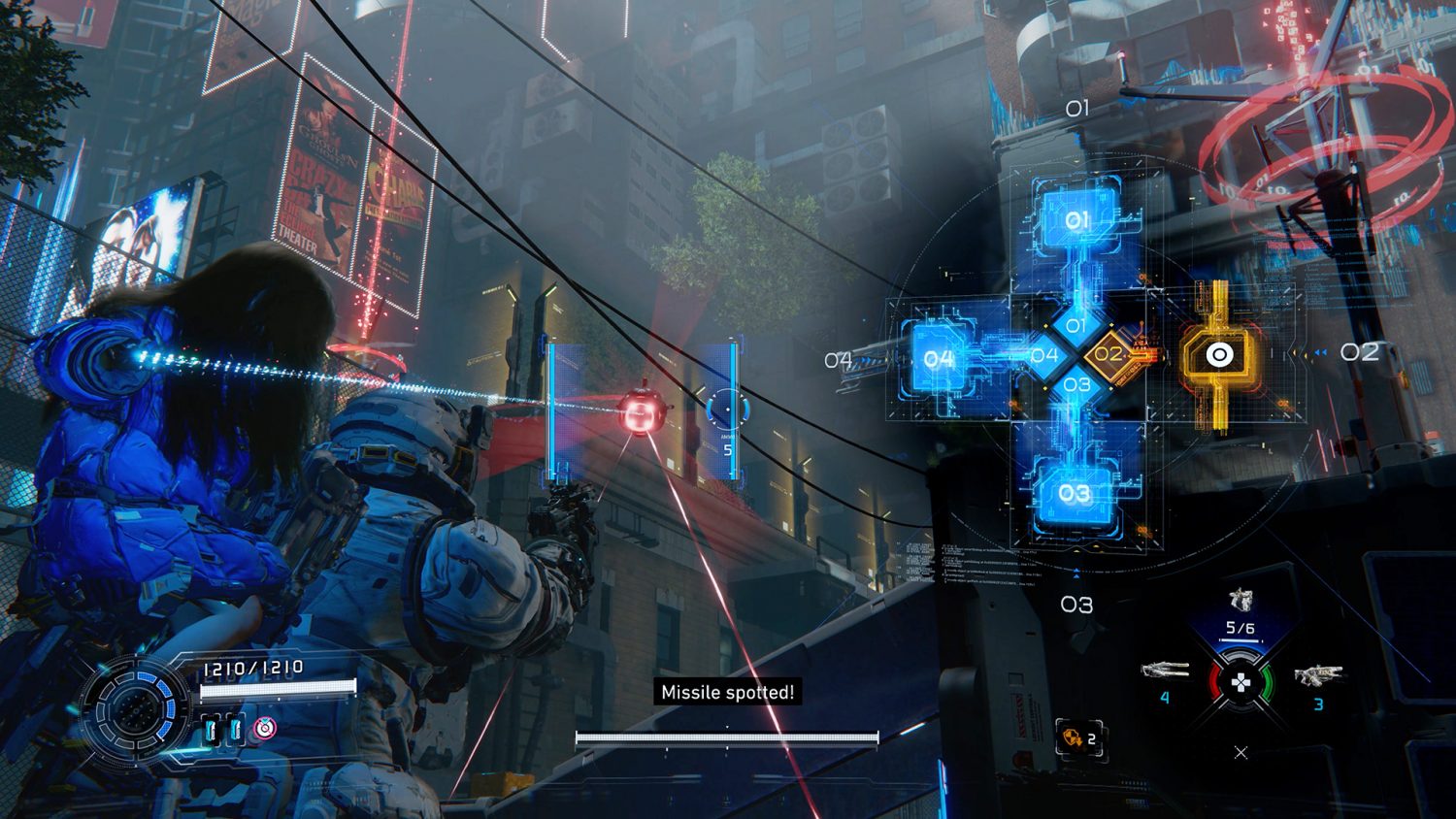Select the large blue 03 hacking node
The width and height of the screenshot is (1456, 819).
pyautogui.click(x=1074, y=494)
